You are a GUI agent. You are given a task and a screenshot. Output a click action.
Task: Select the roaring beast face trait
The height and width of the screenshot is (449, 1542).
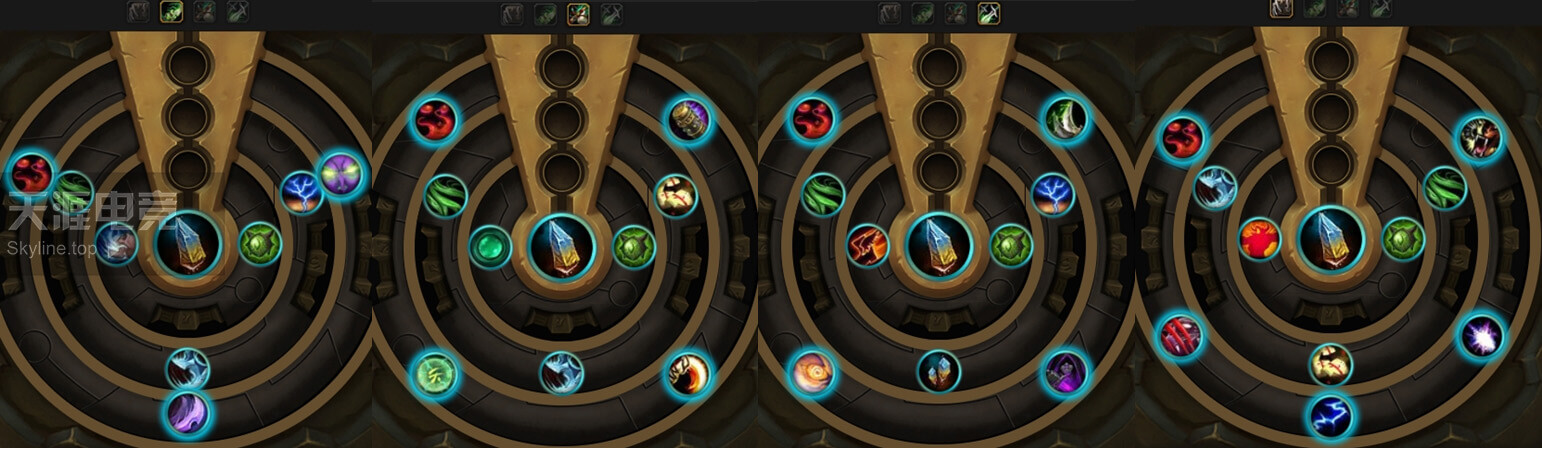(x=1479, y=138)
